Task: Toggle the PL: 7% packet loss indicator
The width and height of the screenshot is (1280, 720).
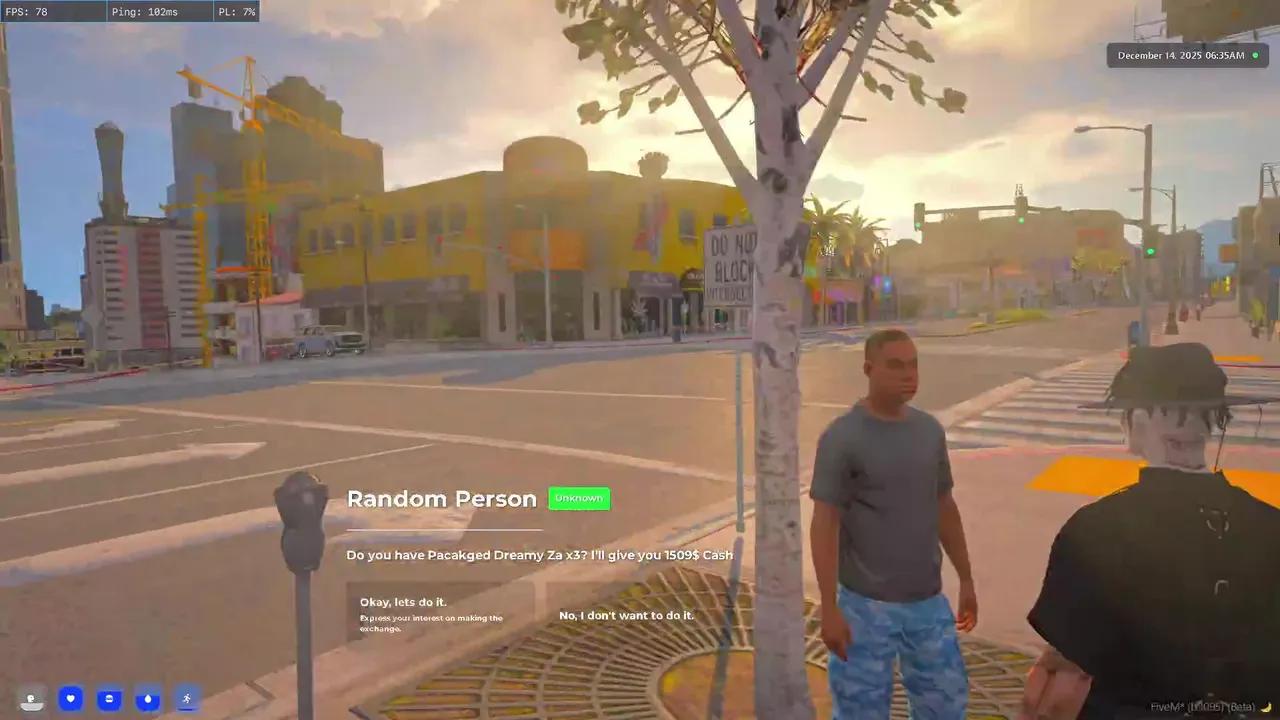Action: [x=236, y=11]
